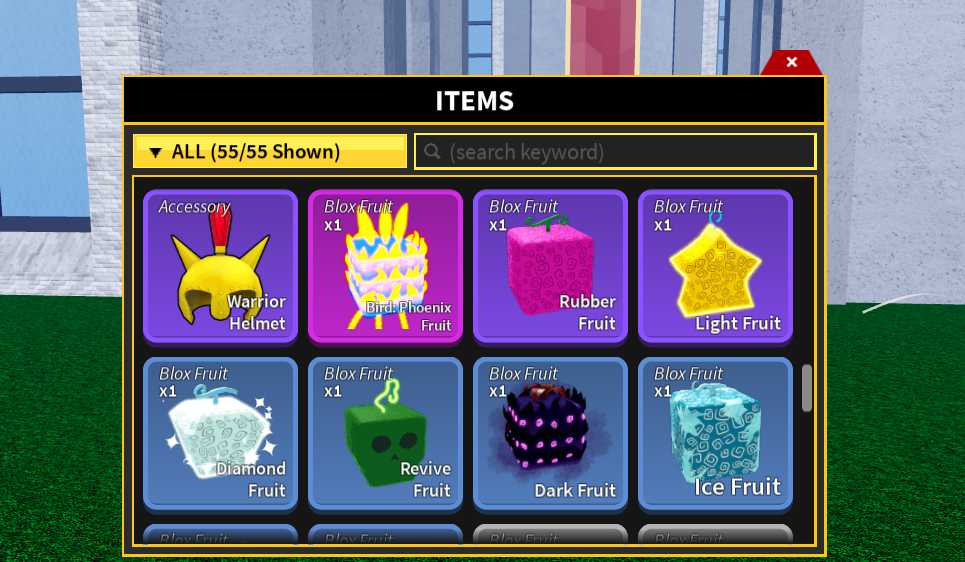Open the ALL filter dropdown

pos(269,152)
